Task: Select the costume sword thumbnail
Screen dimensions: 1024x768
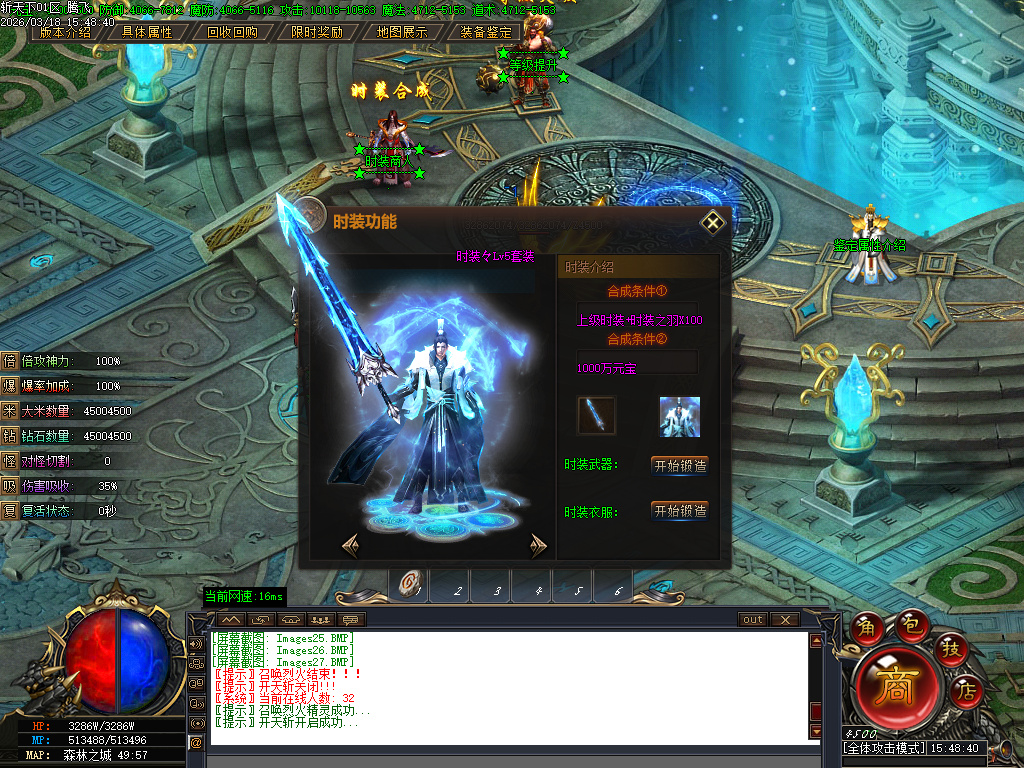Action: pyautogui.click(x=597, y=416)
